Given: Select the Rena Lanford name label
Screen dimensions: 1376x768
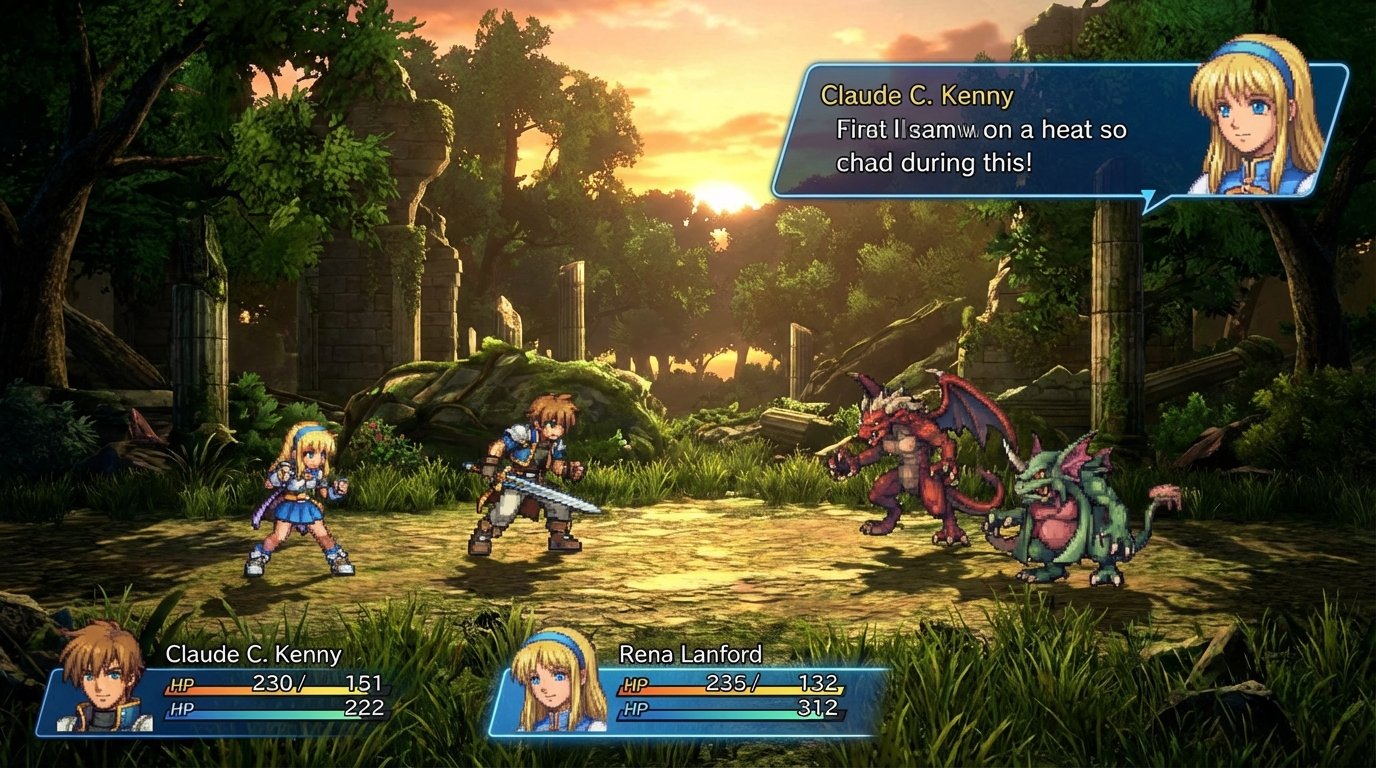Looking at the screenshot, I should (690, 654).
